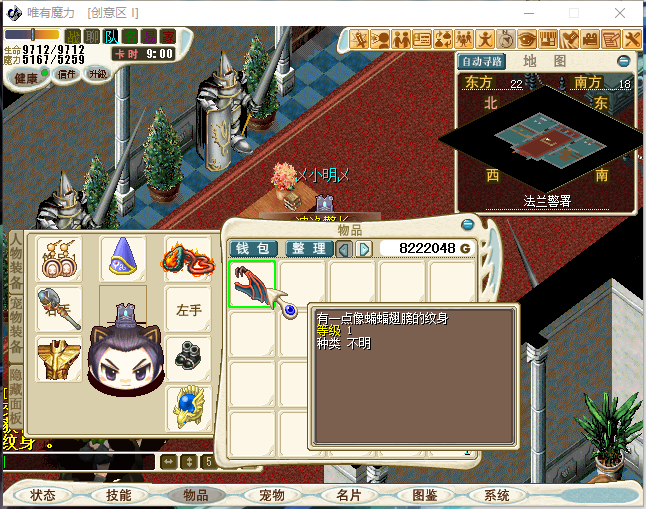646x509 pixels.
Task: Close the 物品 inventory panel
Action: point(467,224)
